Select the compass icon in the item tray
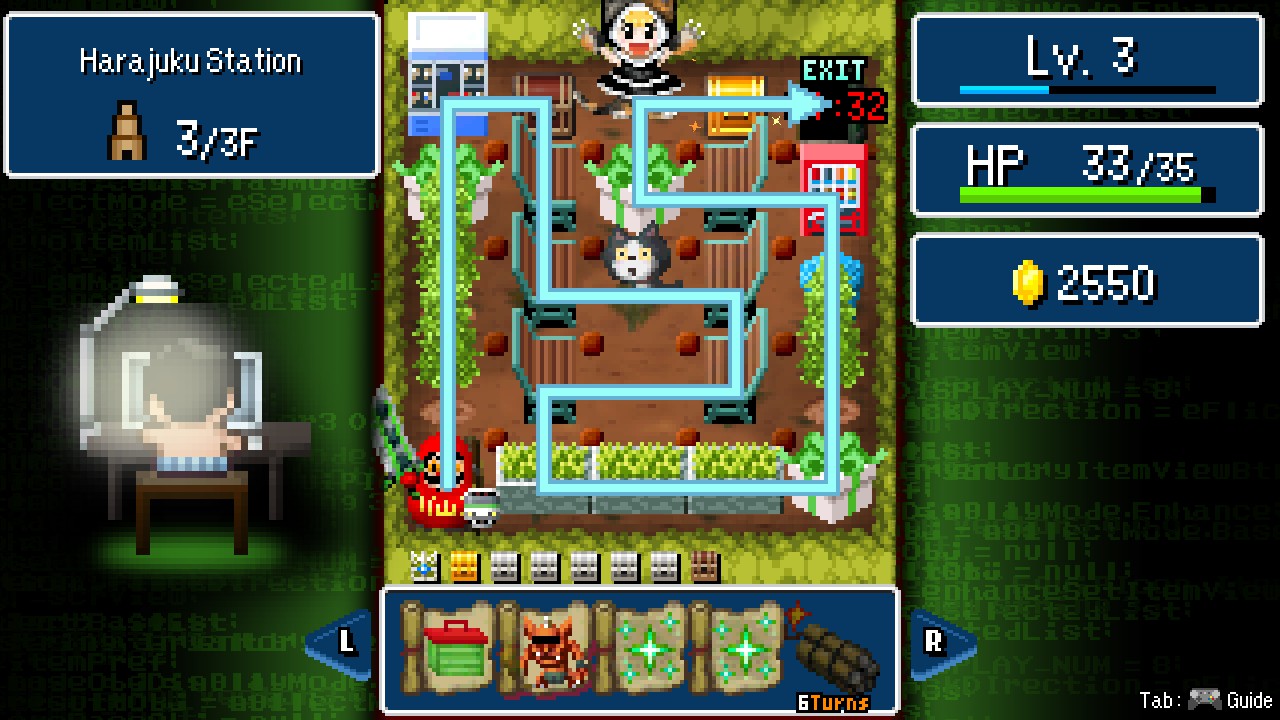 pyautogui.click(x=423, y=565)
